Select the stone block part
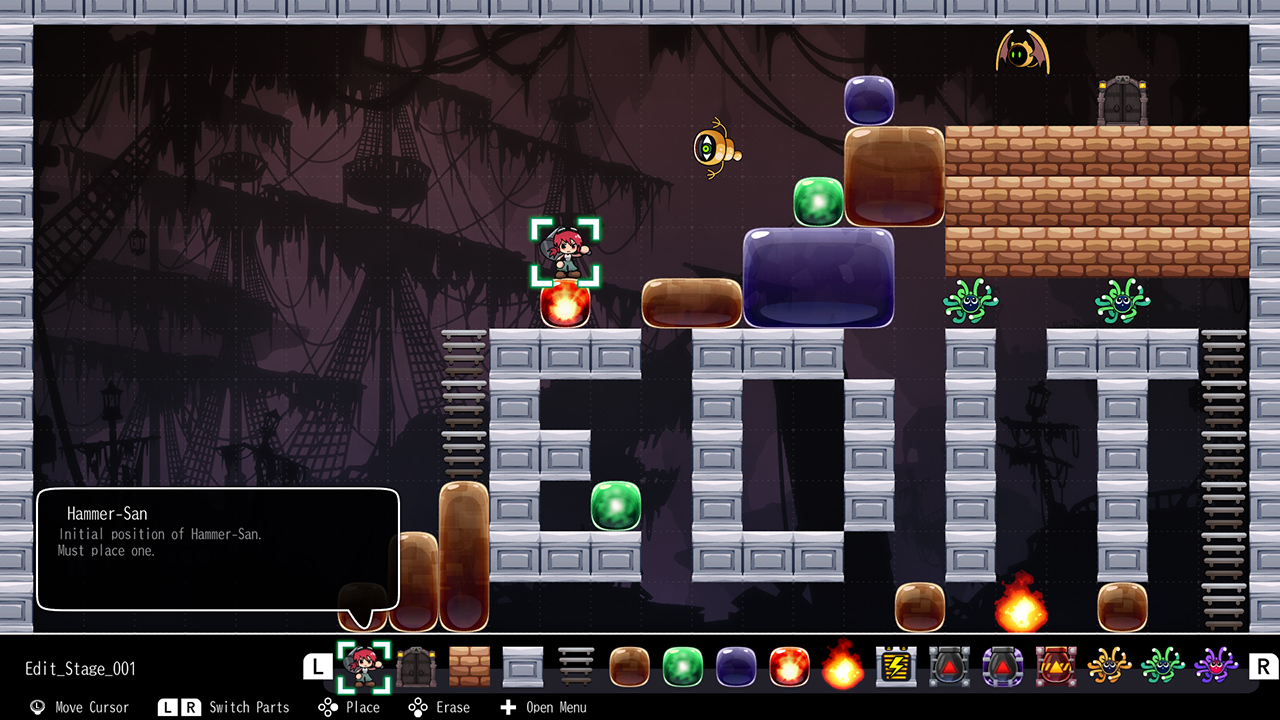Image resolution: width=1280 pixels, height=720 pixels. click(522, 666)
